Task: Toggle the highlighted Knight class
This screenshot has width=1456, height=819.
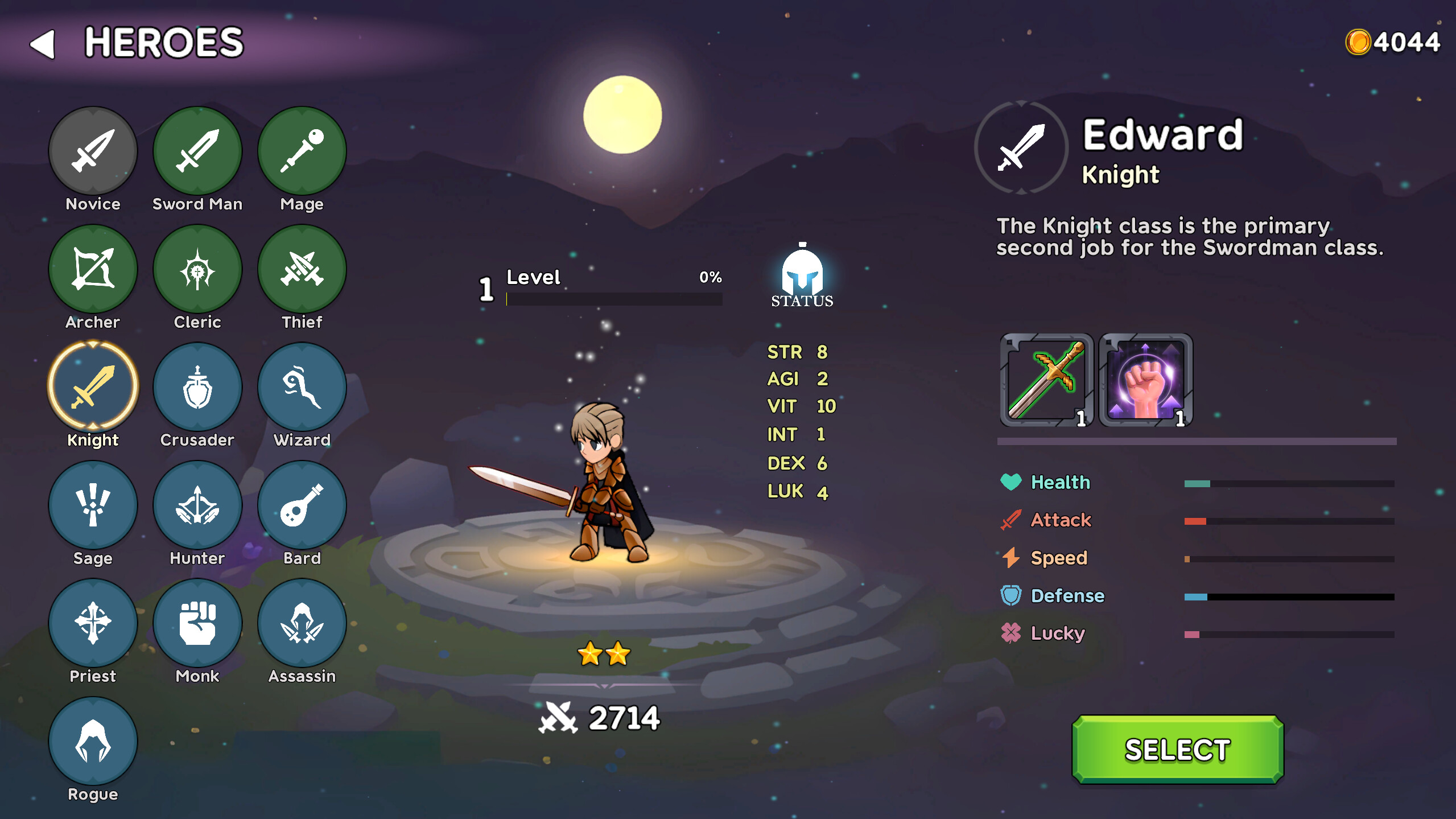Action: 93,386
